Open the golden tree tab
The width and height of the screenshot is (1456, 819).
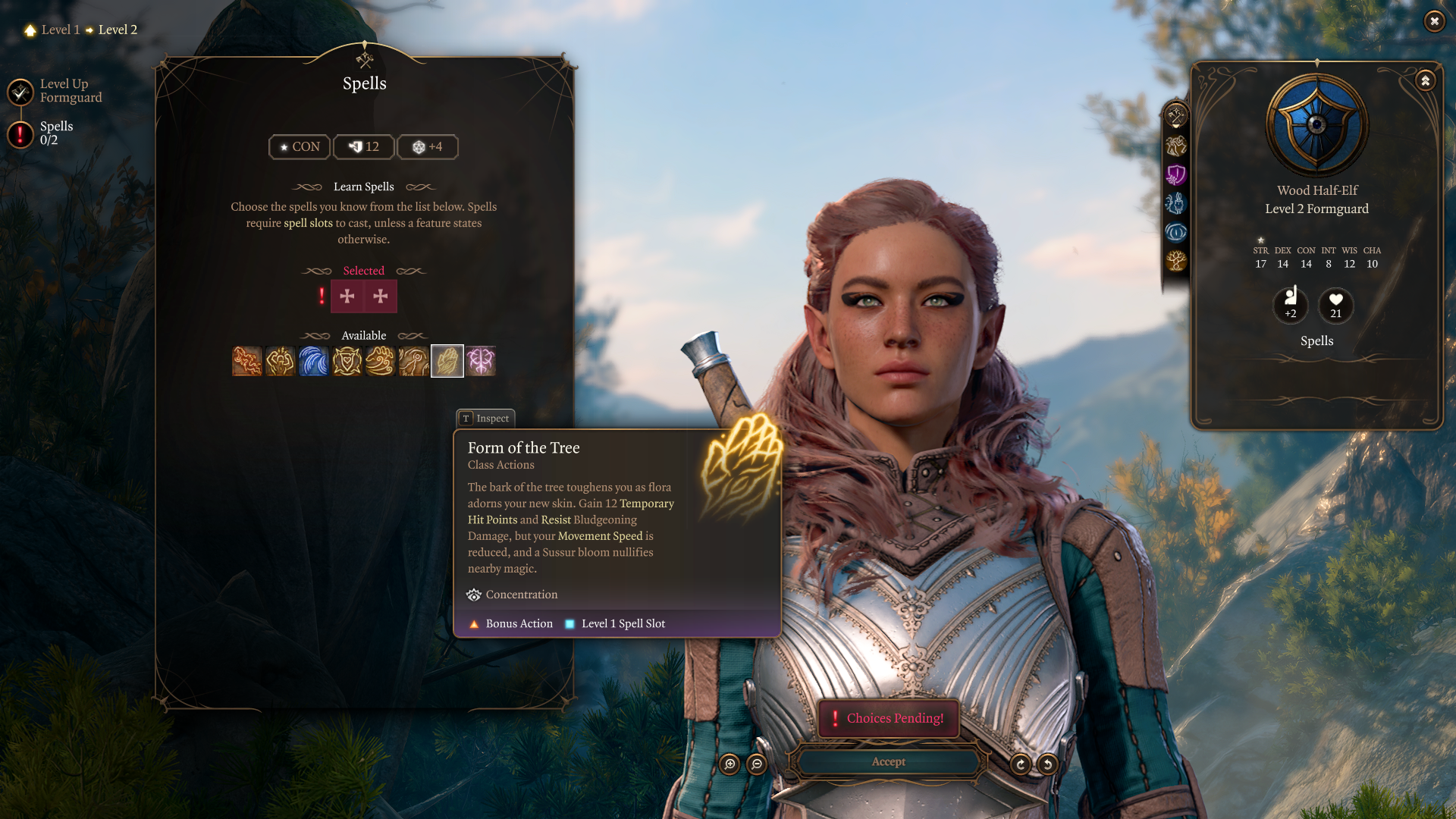[x=1176, y=261]
